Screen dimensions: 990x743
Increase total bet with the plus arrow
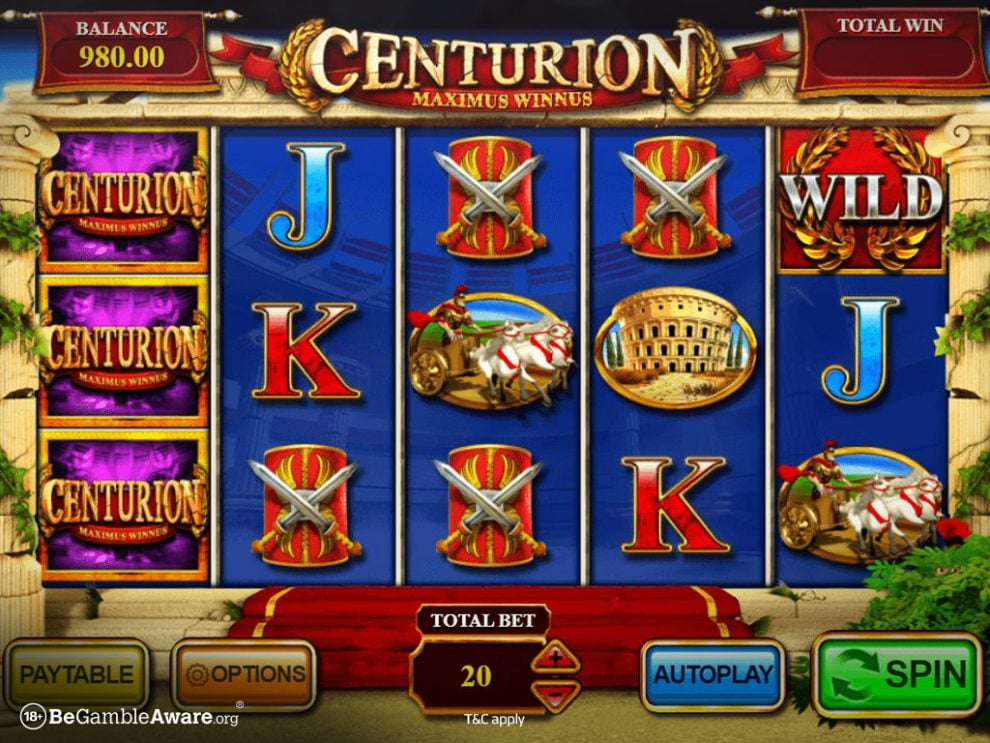point(556,659)
